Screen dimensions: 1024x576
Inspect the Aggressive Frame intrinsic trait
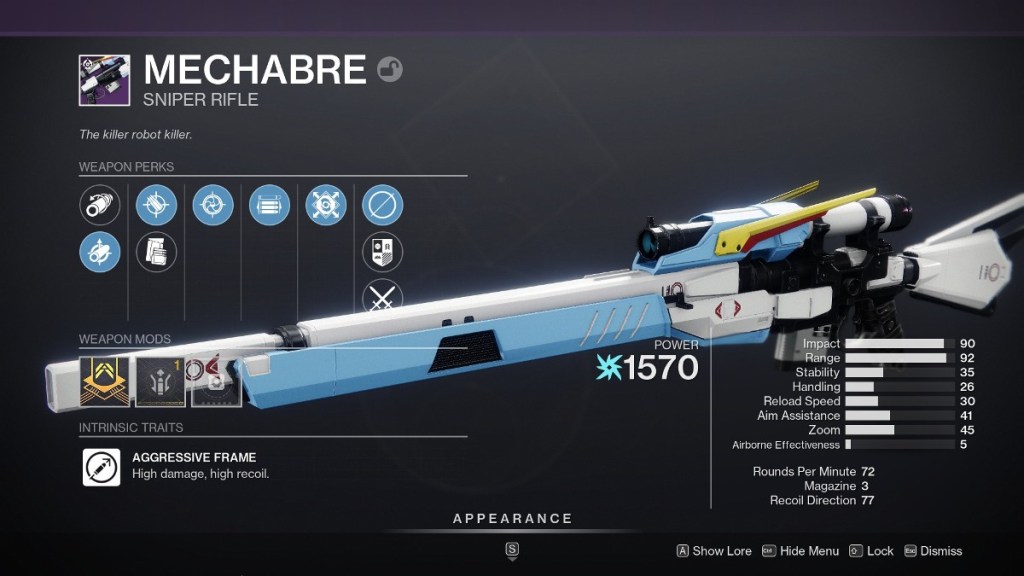pyautogui.click(x=101, y=466)
